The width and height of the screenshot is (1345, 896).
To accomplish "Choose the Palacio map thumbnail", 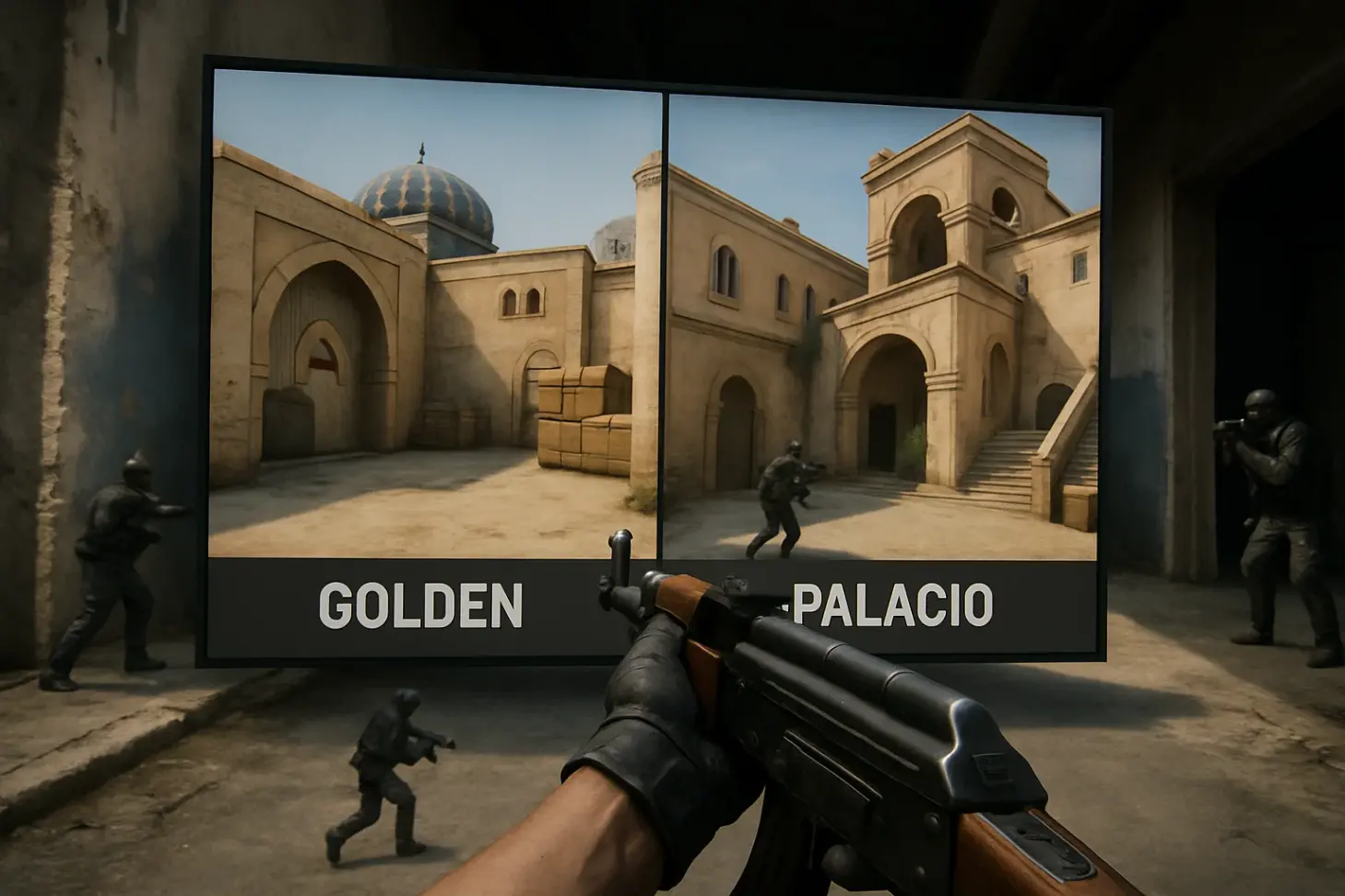I will pos(881,327).
